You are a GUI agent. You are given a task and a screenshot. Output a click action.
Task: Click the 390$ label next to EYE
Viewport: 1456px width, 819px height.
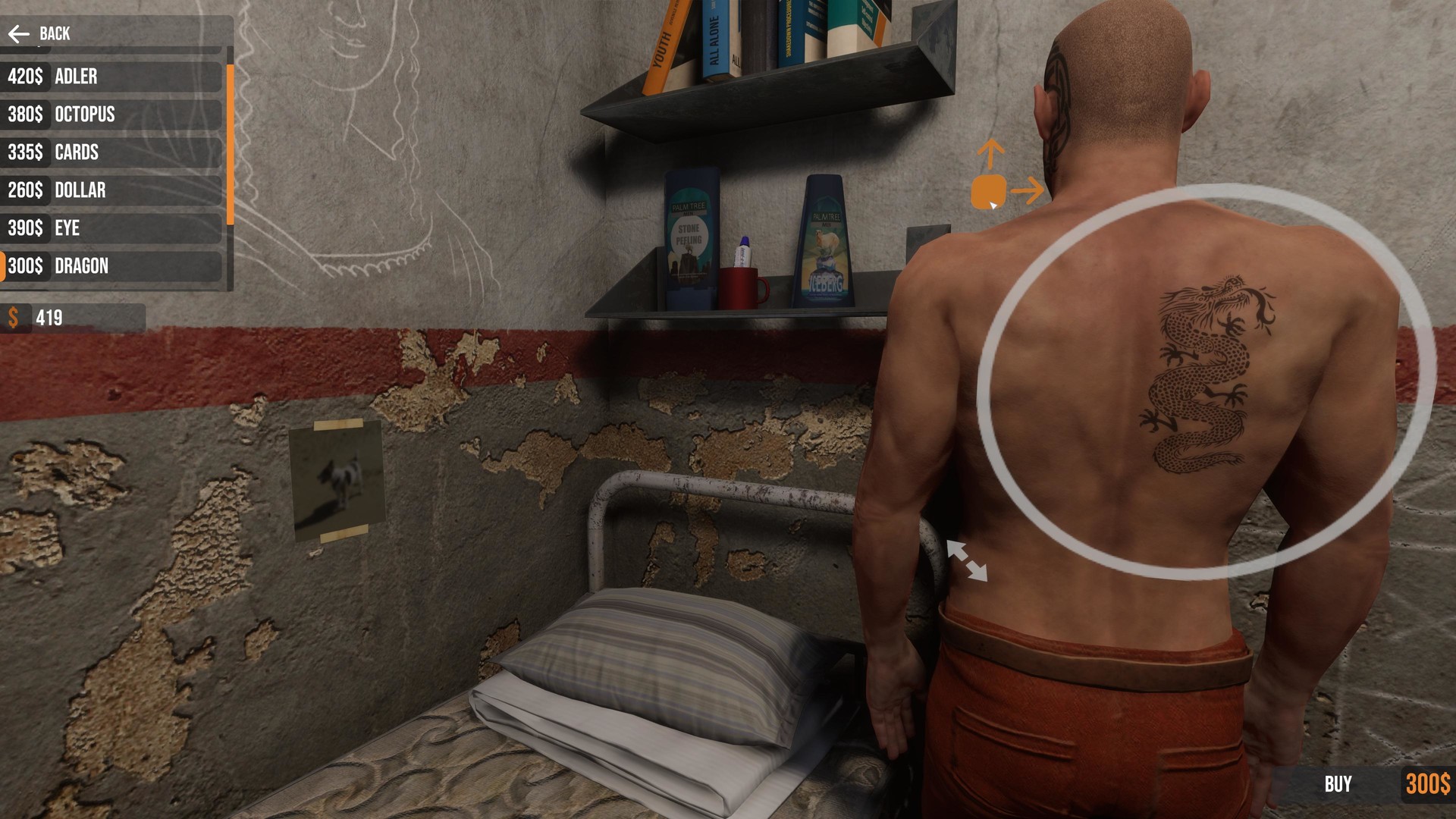pyautogui.click(x=25, y=228)
